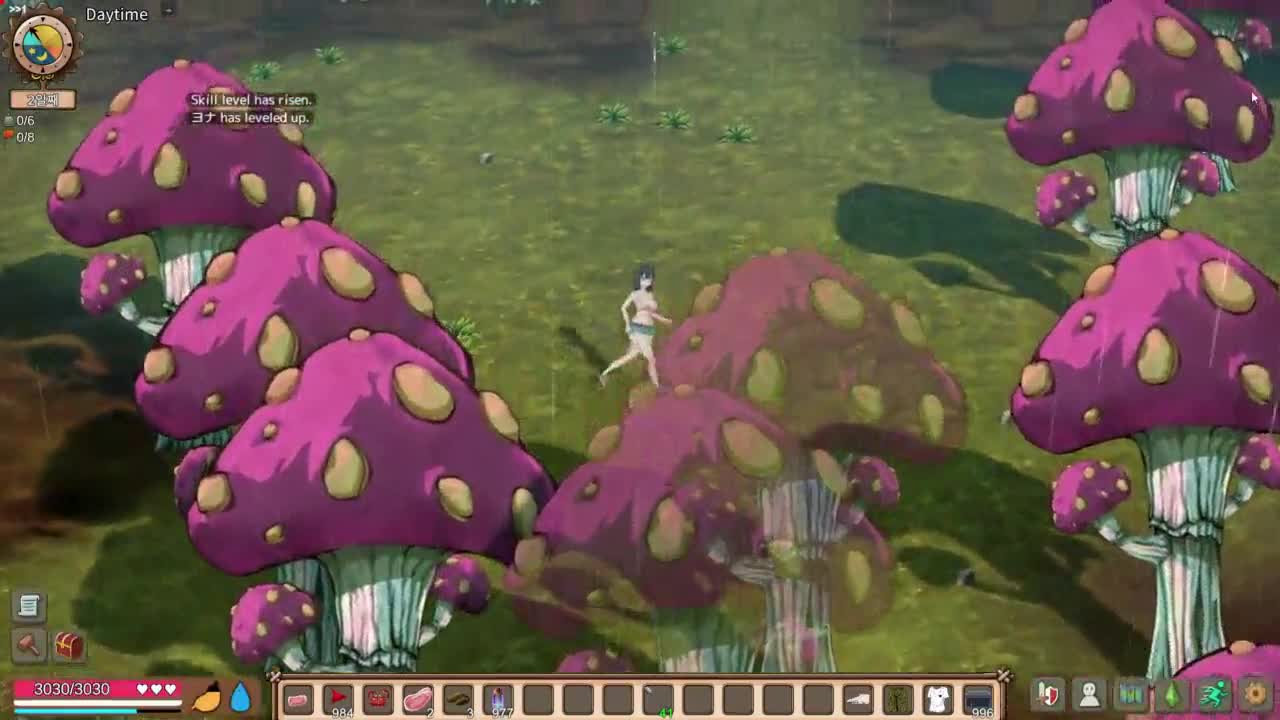The image size is (1280, 720).
Task: Select the white shirt hotbar slot
Action: pyautogui.click(x=938, y=699)
